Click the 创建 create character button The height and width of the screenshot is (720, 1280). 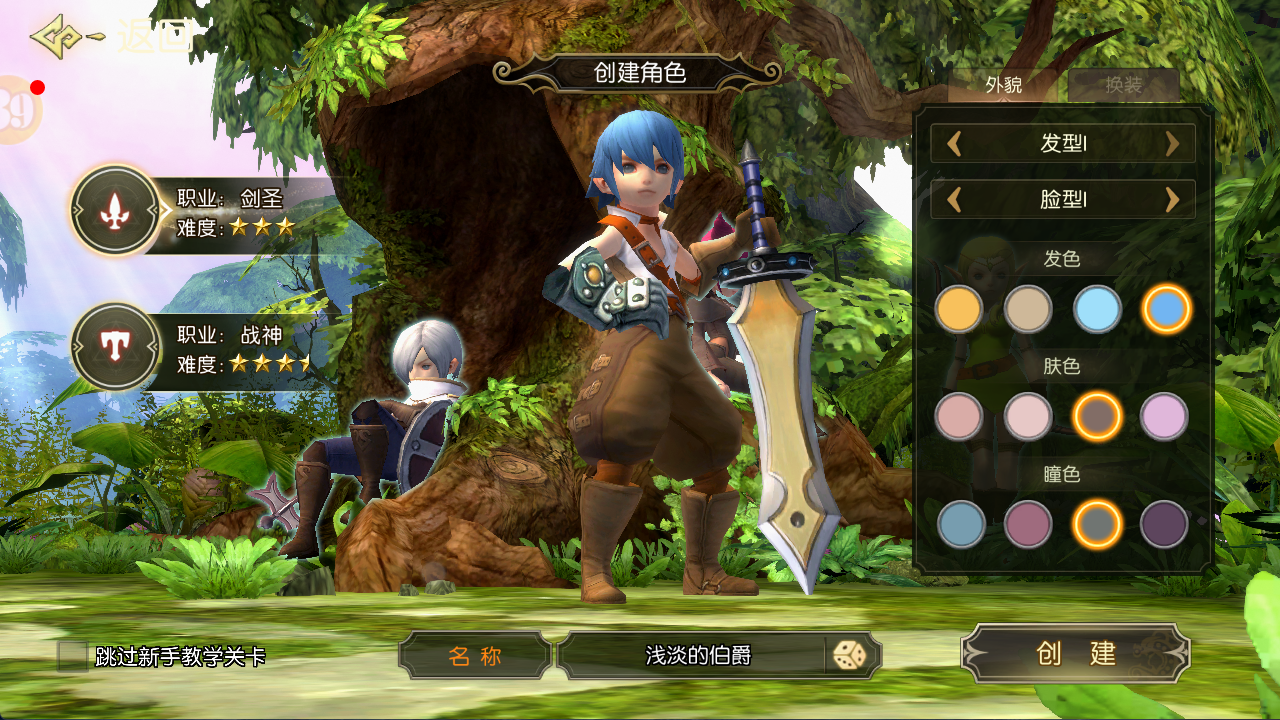click(1076, 654)
